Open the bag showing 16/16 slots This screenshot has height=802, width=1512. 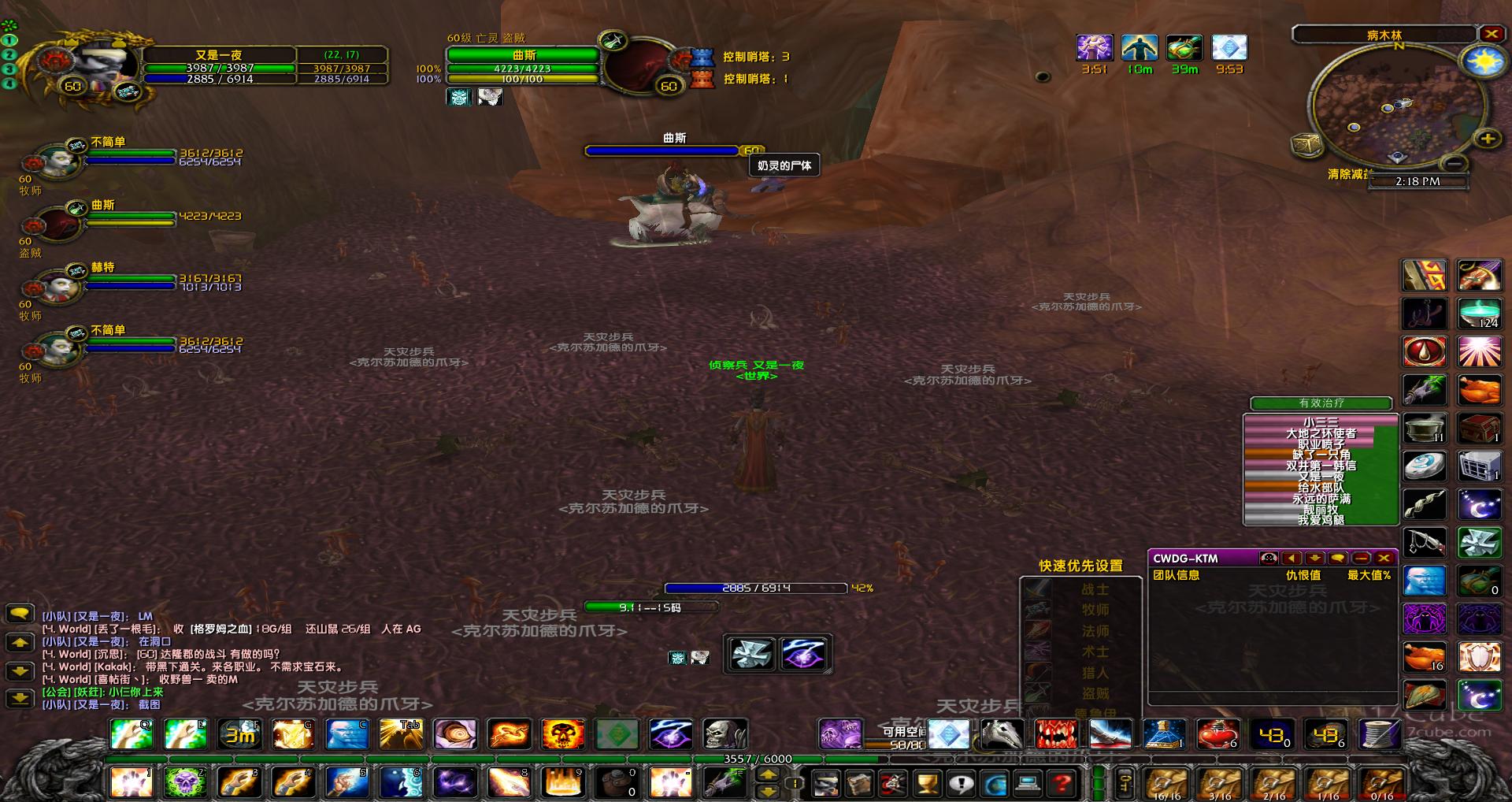pyautogui.click(x=1166, y=784)
